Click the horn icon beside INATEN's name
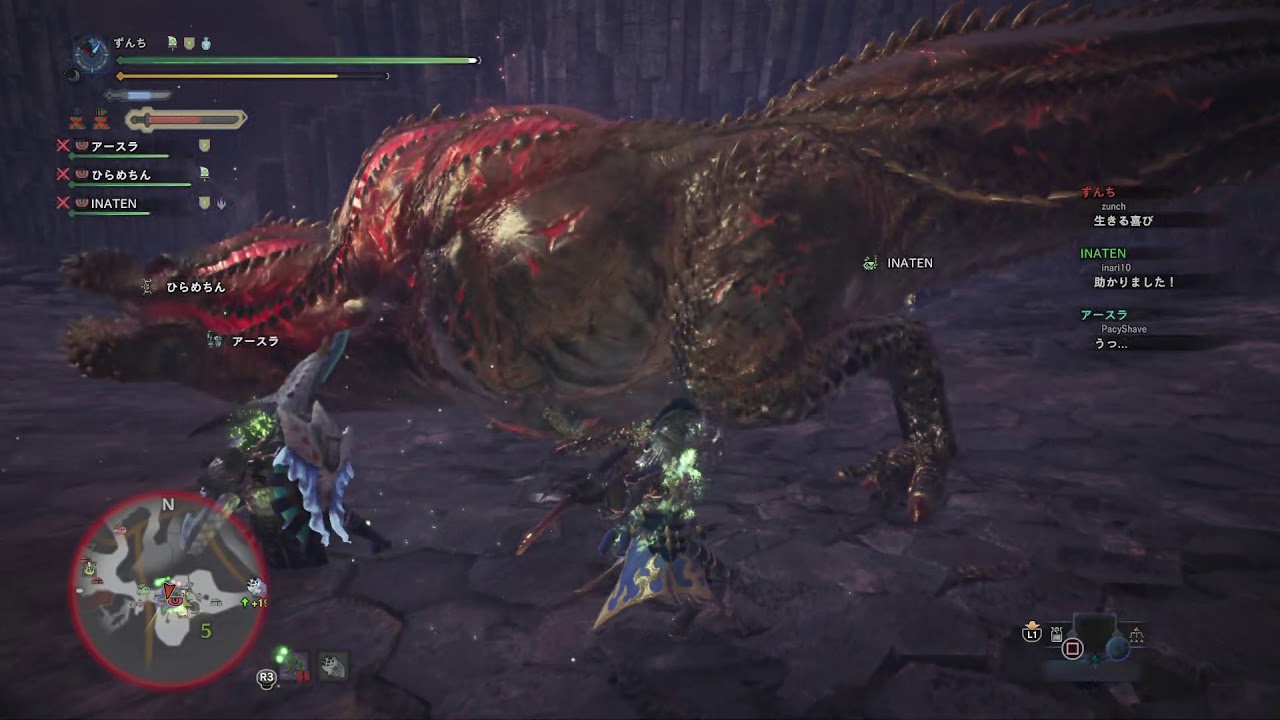This screenshot has width=1280, height=720. point(221,203)
